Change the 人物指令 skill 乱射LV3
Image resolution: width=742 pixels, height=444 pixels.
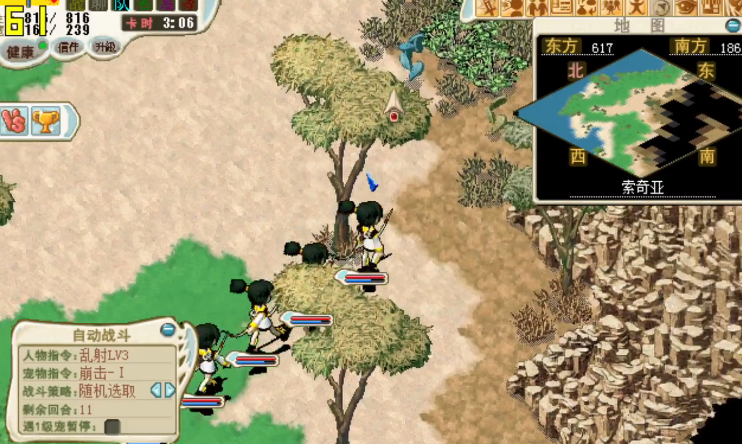pyautogui.click(x=104, y=355)
